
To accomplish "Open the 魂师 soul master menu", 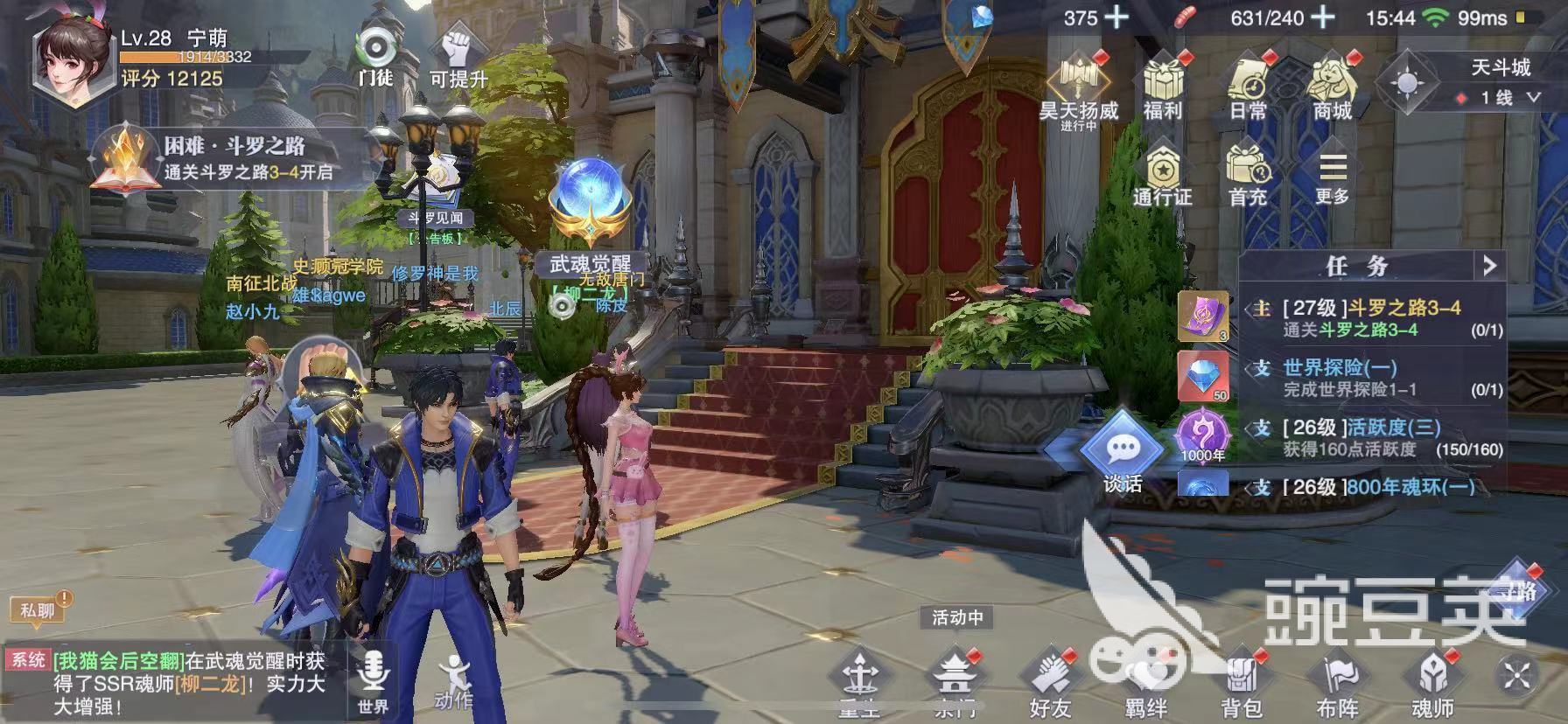I will pyautogui.click(x=1431, y=684).
